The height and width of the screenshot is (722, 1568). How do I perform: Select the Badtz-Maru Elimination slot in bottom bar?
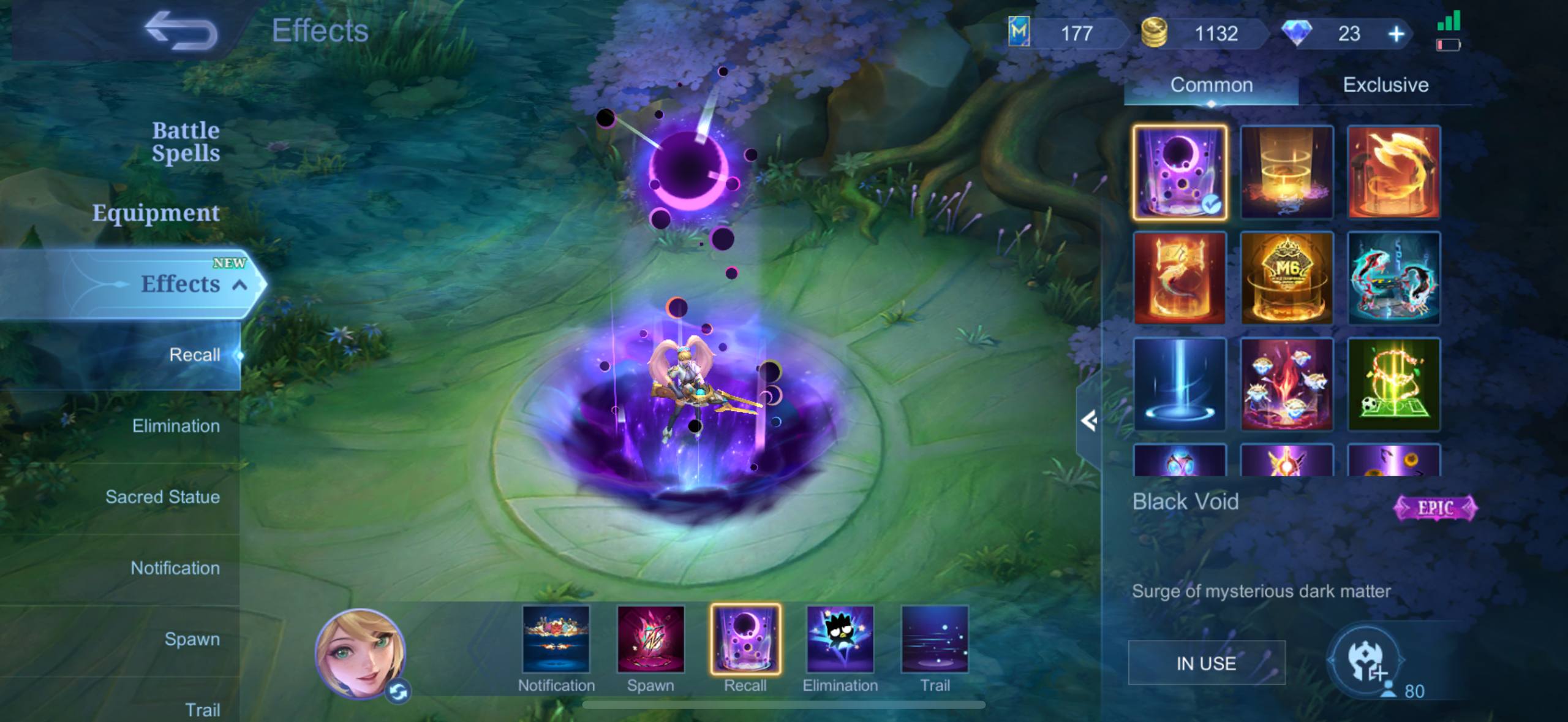840,640
